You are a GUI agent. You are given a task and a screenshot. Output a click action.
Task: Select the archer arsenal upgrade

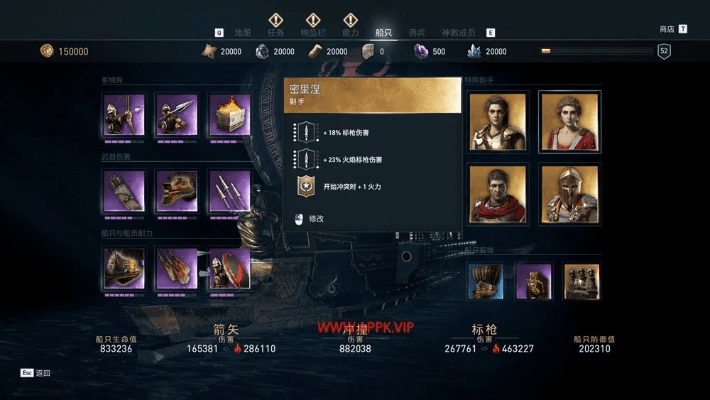coord(124,115)
